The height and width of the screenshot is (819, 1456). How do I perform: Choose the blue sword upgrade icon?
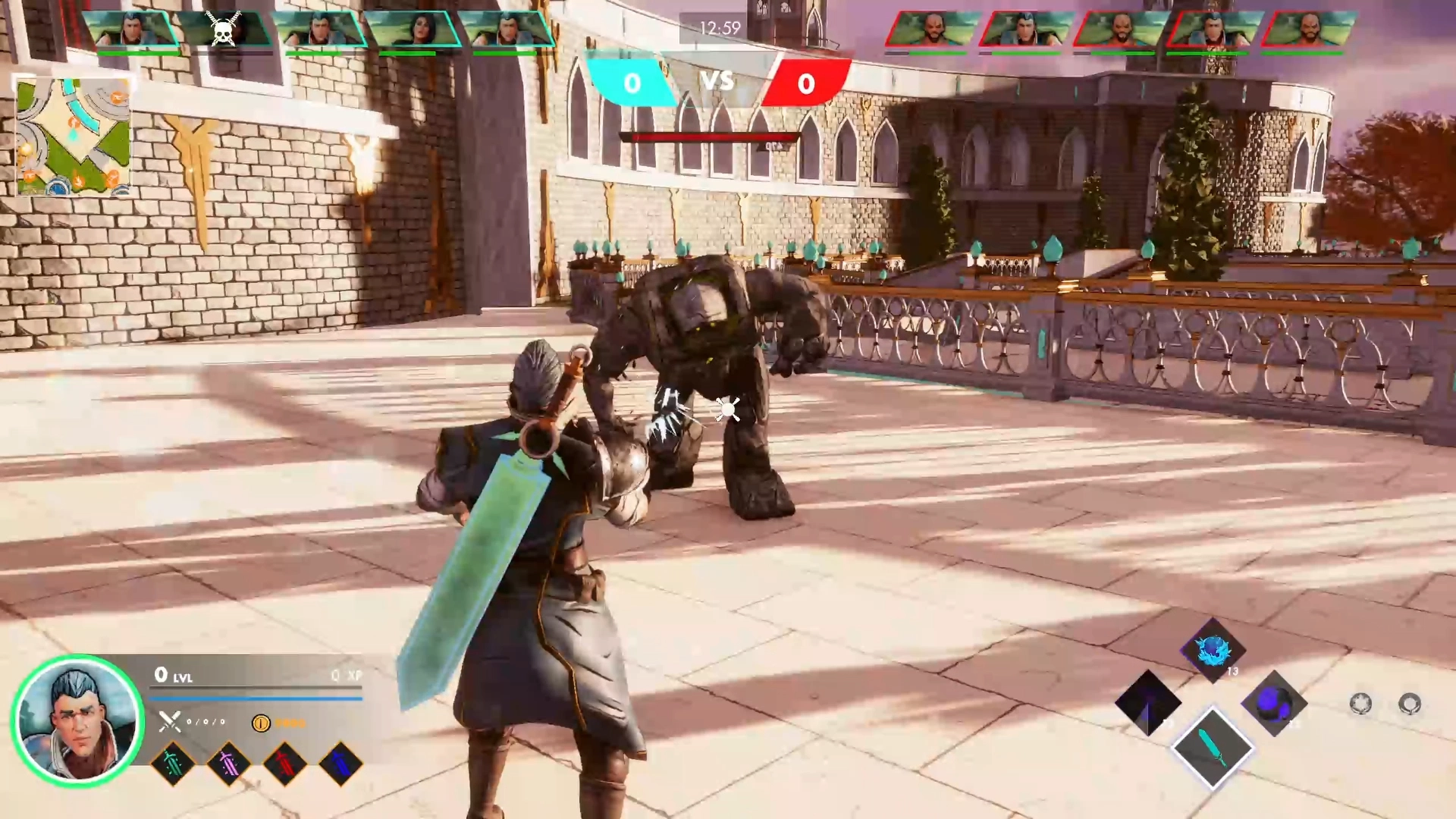tap(340, 763)
